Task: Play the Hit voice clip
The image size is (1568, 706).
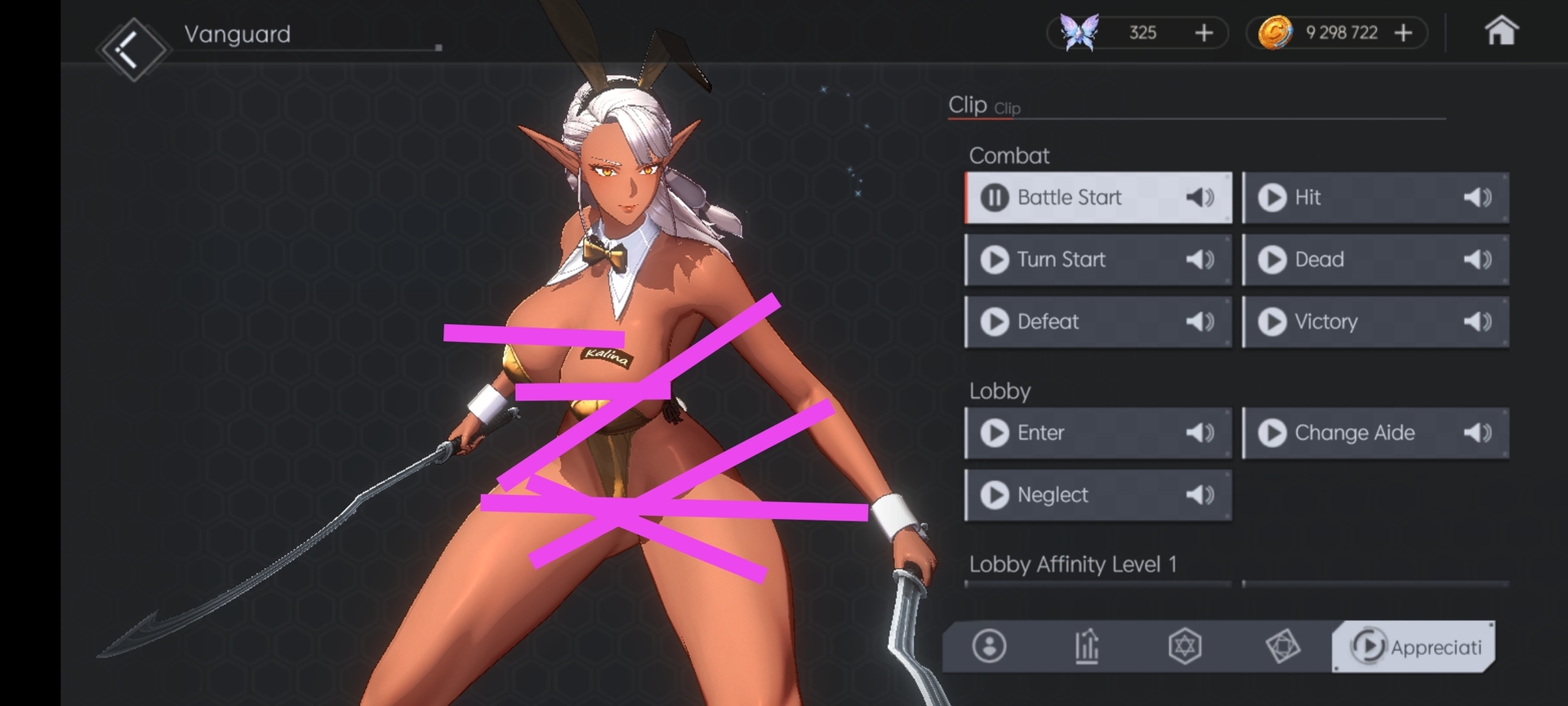Action: pos(1272,198)
